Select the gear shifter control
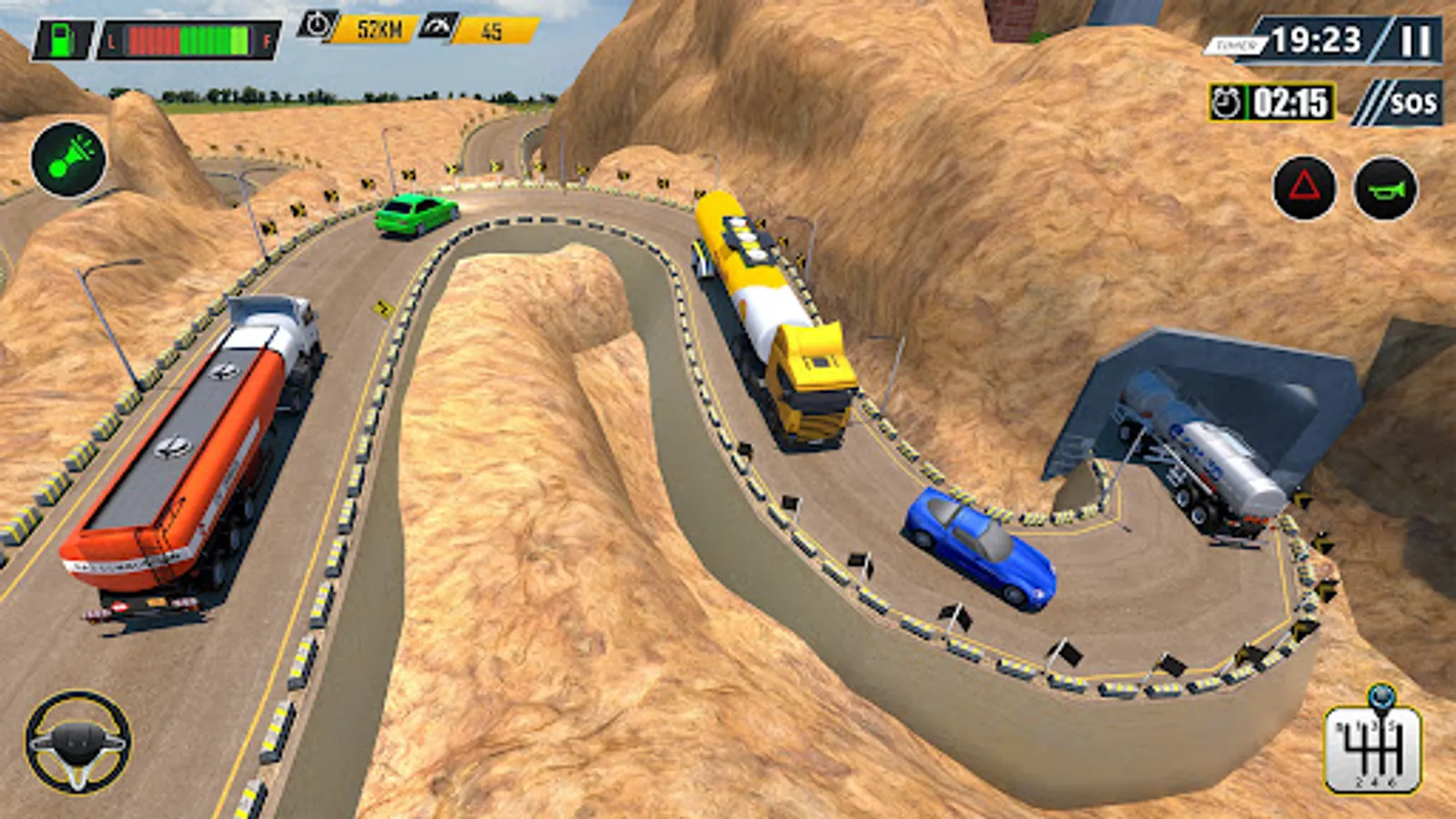Screen dimensions: 1456x819 (1373, 748)
